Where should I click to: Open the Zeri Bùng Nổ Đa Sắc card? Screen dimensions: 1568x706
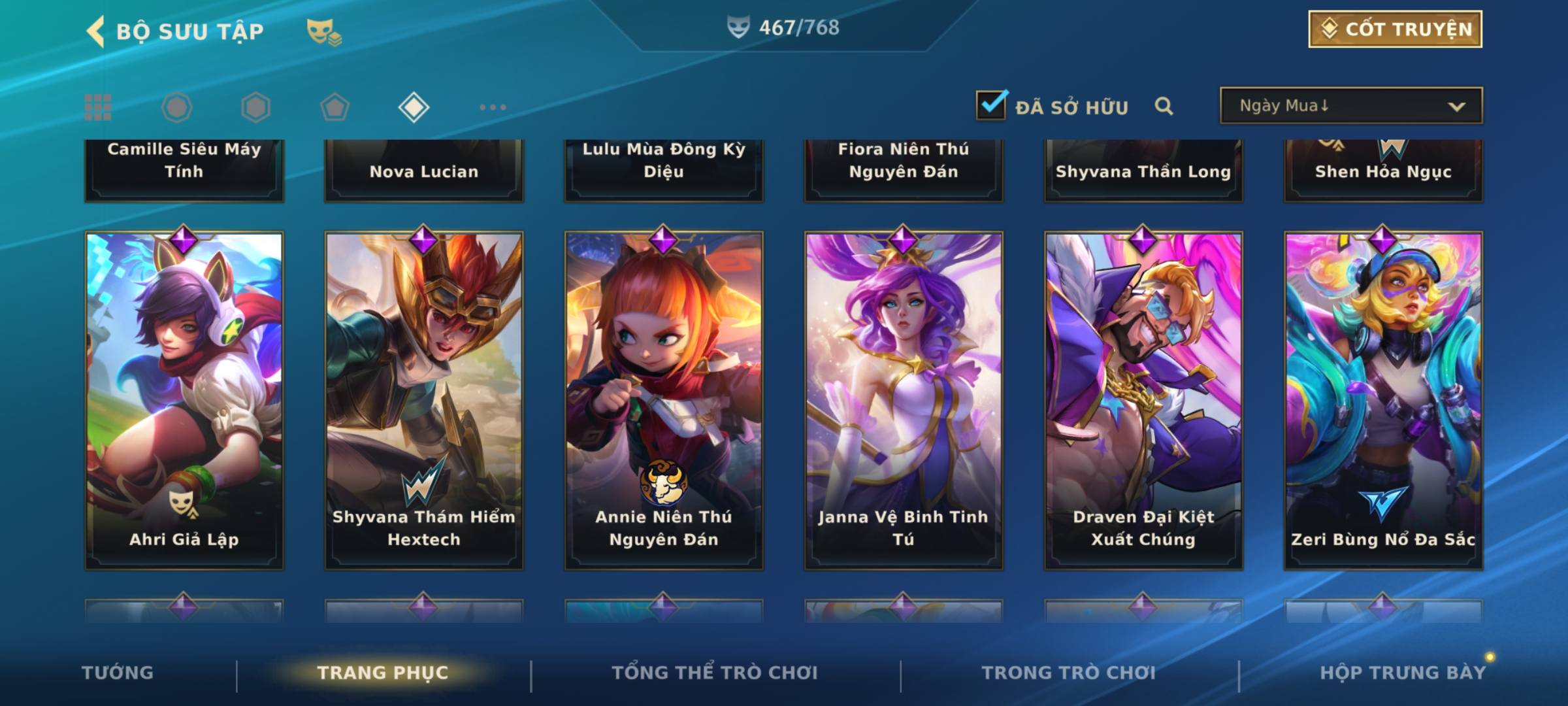[x=1383, y=400]
